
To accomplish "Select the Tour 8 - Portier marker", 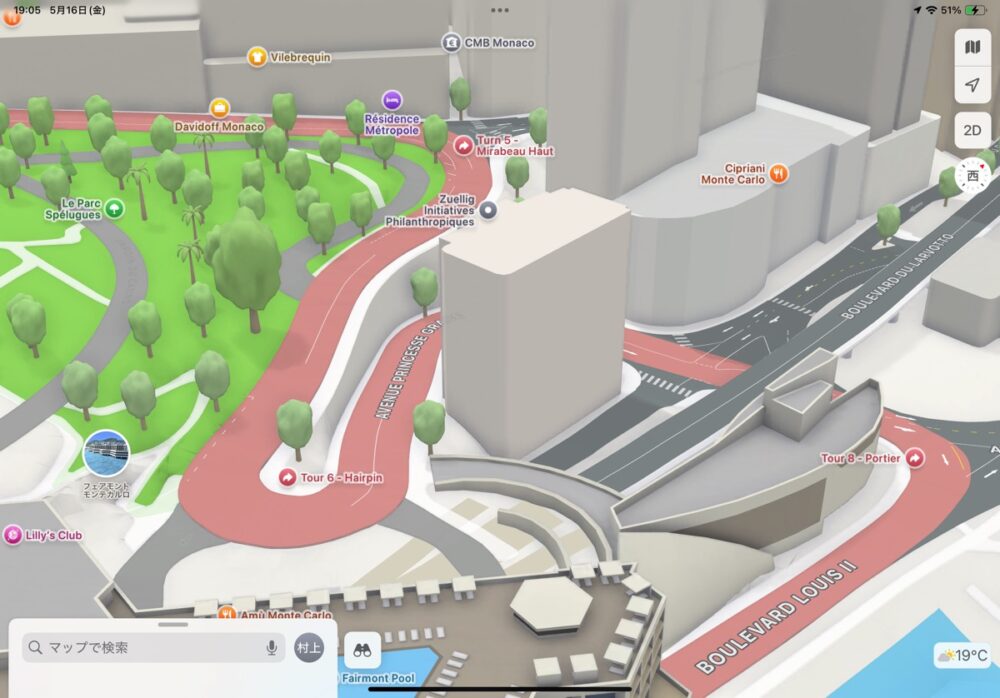I will click(x=914, y=458).
